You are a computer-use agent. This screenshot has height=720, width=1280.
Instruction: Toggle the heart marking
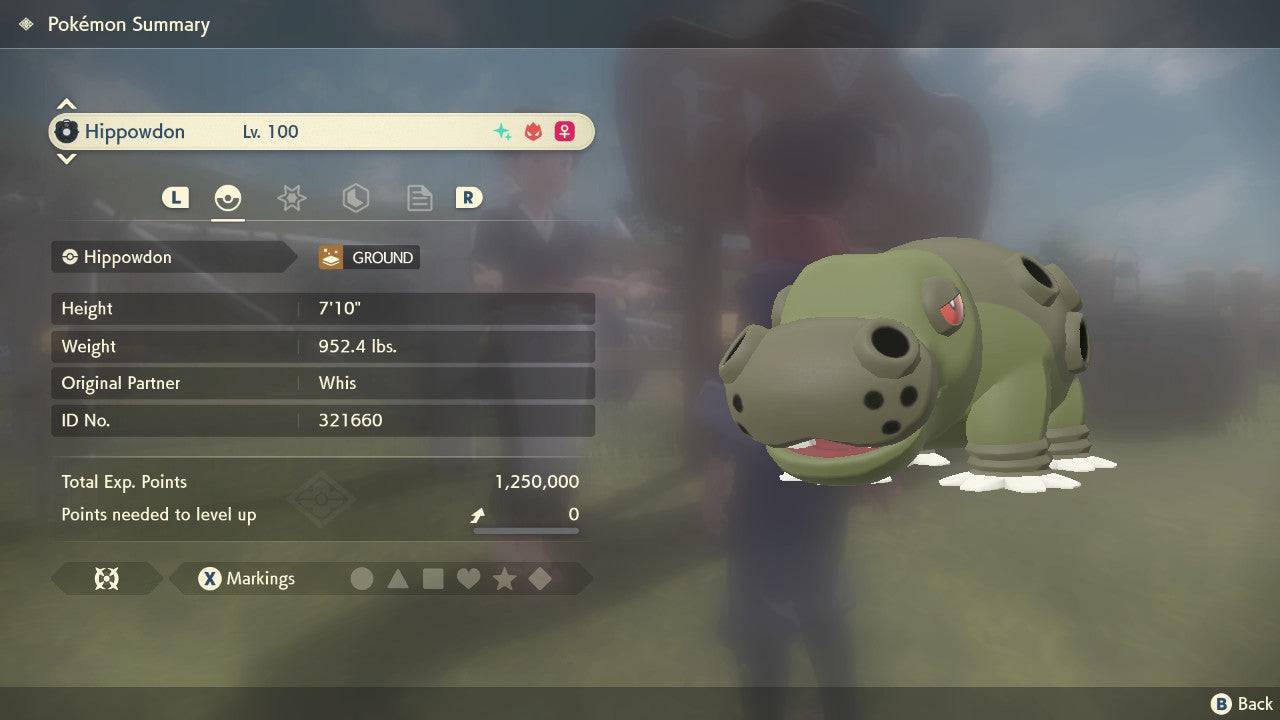468,579
